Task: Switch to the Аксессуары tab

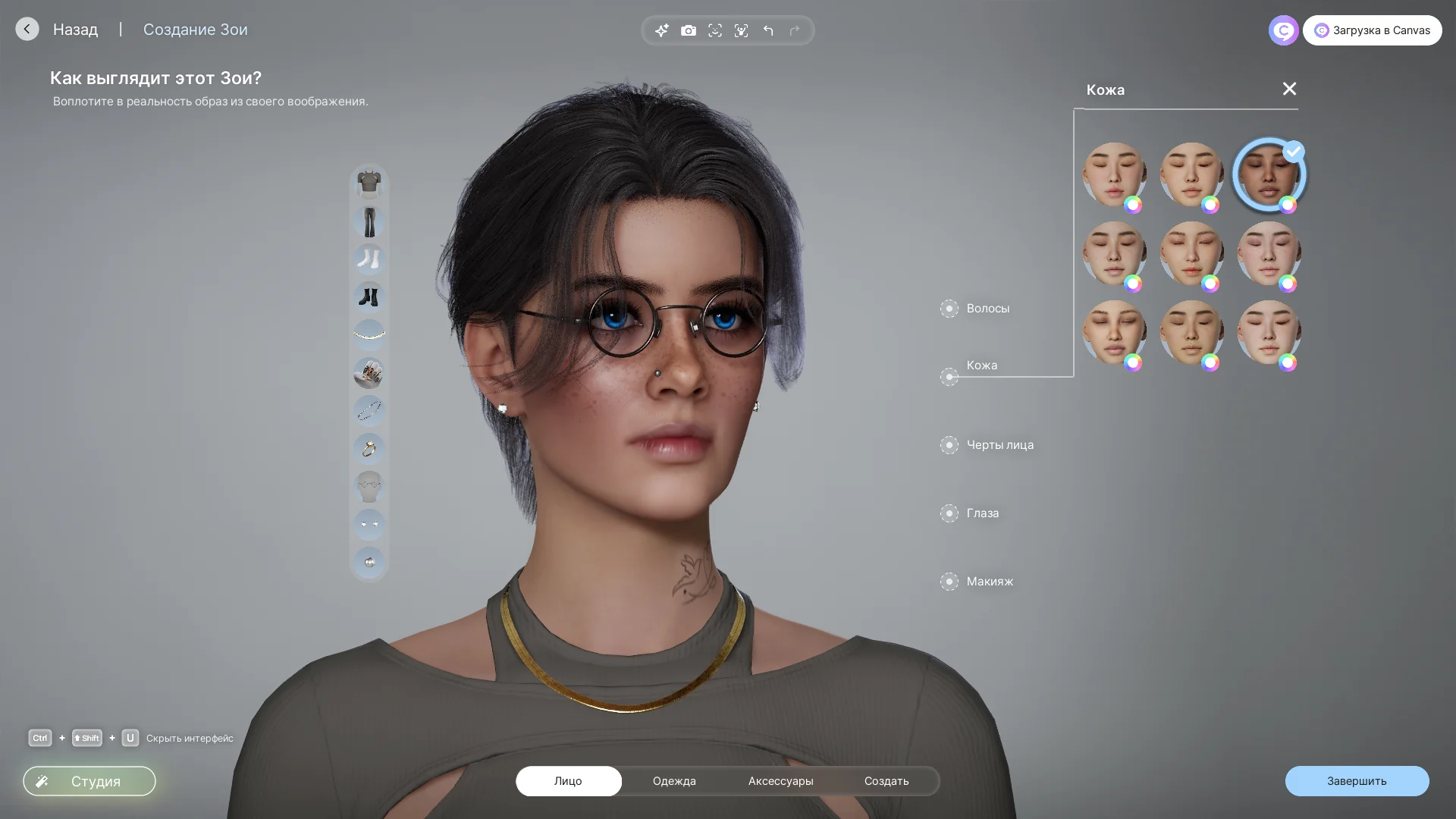Action: tap(780, 781)
